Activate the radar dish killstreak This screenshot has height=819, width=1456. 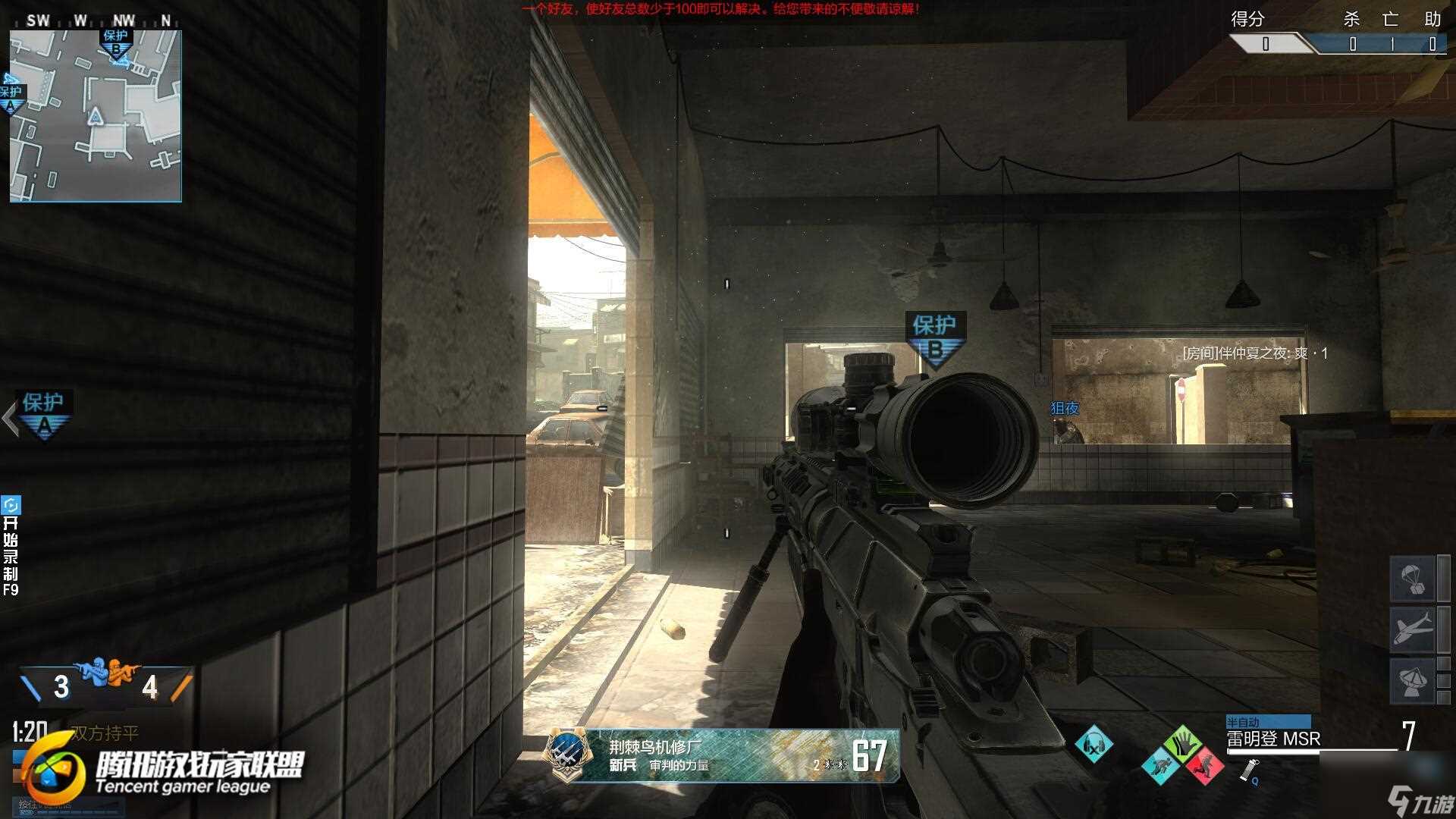point(1411,680)
